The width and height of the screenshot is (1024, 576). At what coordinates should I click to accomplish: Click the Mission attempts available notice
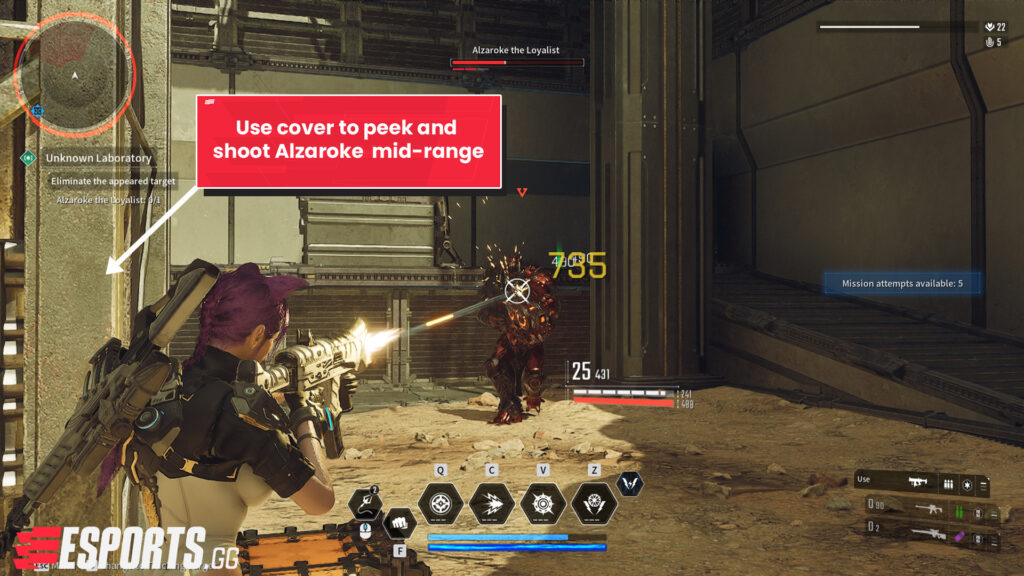coord(901,284)
